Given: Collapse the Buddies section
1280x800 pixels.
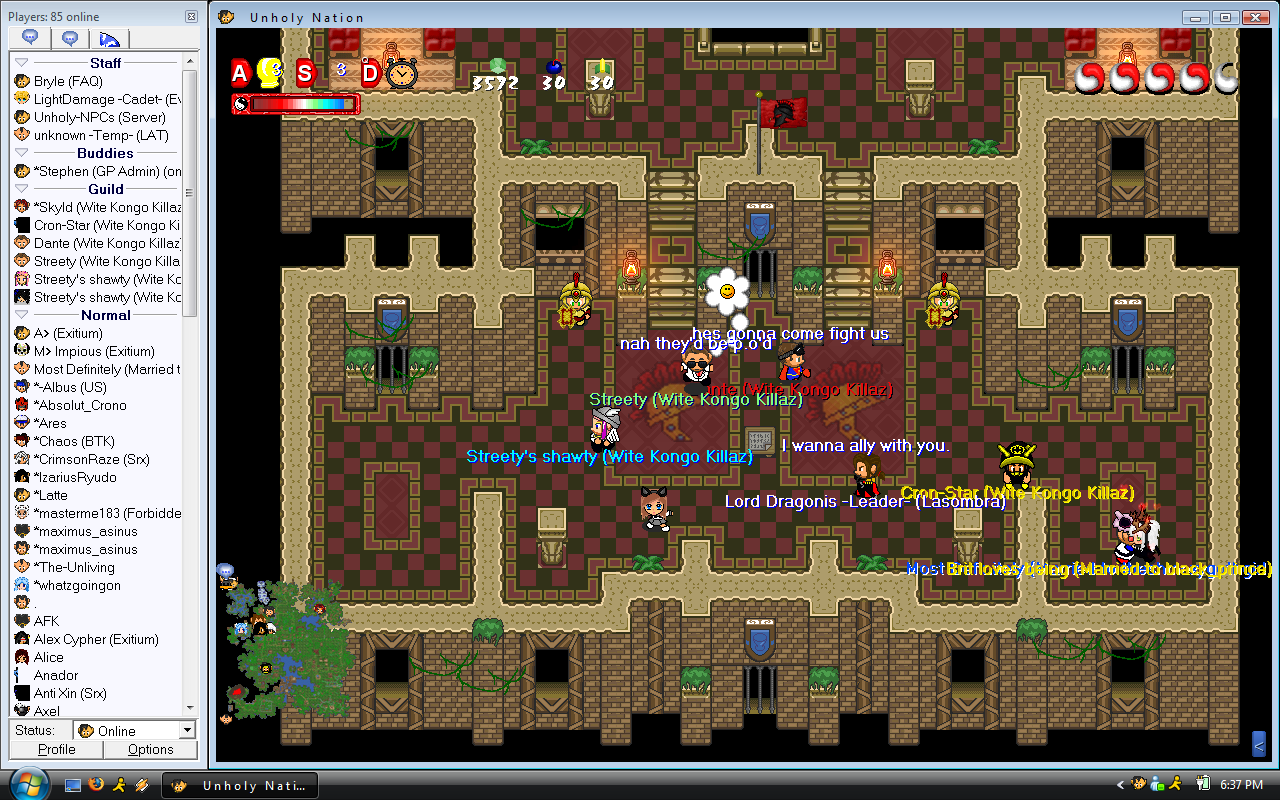Looking at the screenshot, I should [21, 153].
